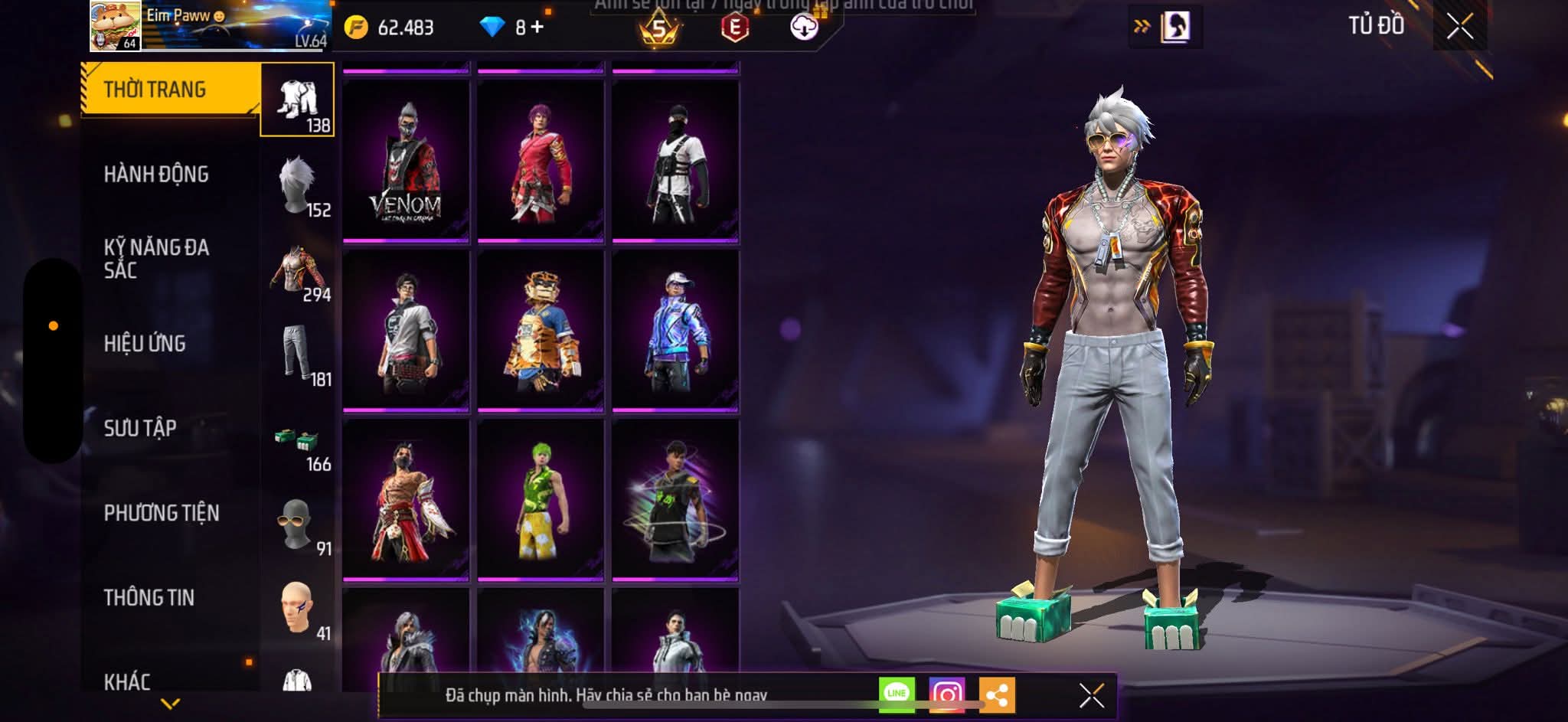Dismiss the screenshot share banner
The image size is (1568, 722).
pos(1091,695)
